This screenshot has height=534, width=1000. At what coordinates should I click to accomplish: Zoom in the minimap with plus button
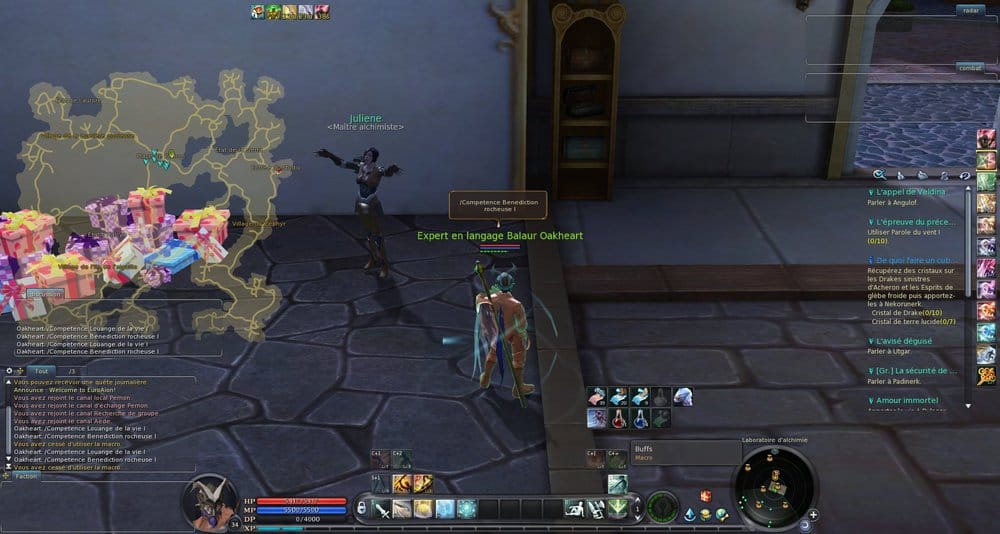click(x=813, y=515)
